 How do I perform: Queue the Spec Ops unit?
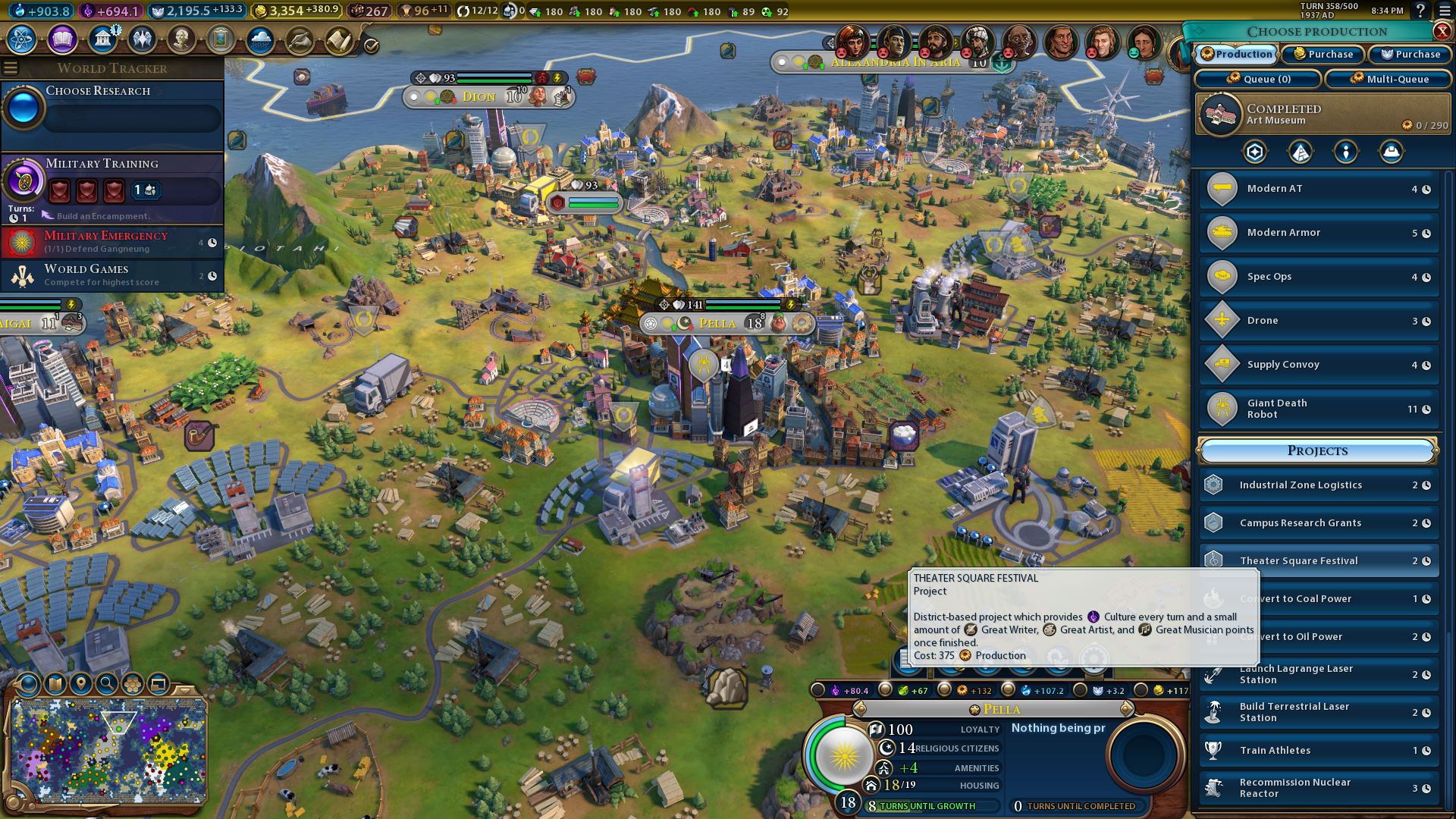(x=1318, y=277)
